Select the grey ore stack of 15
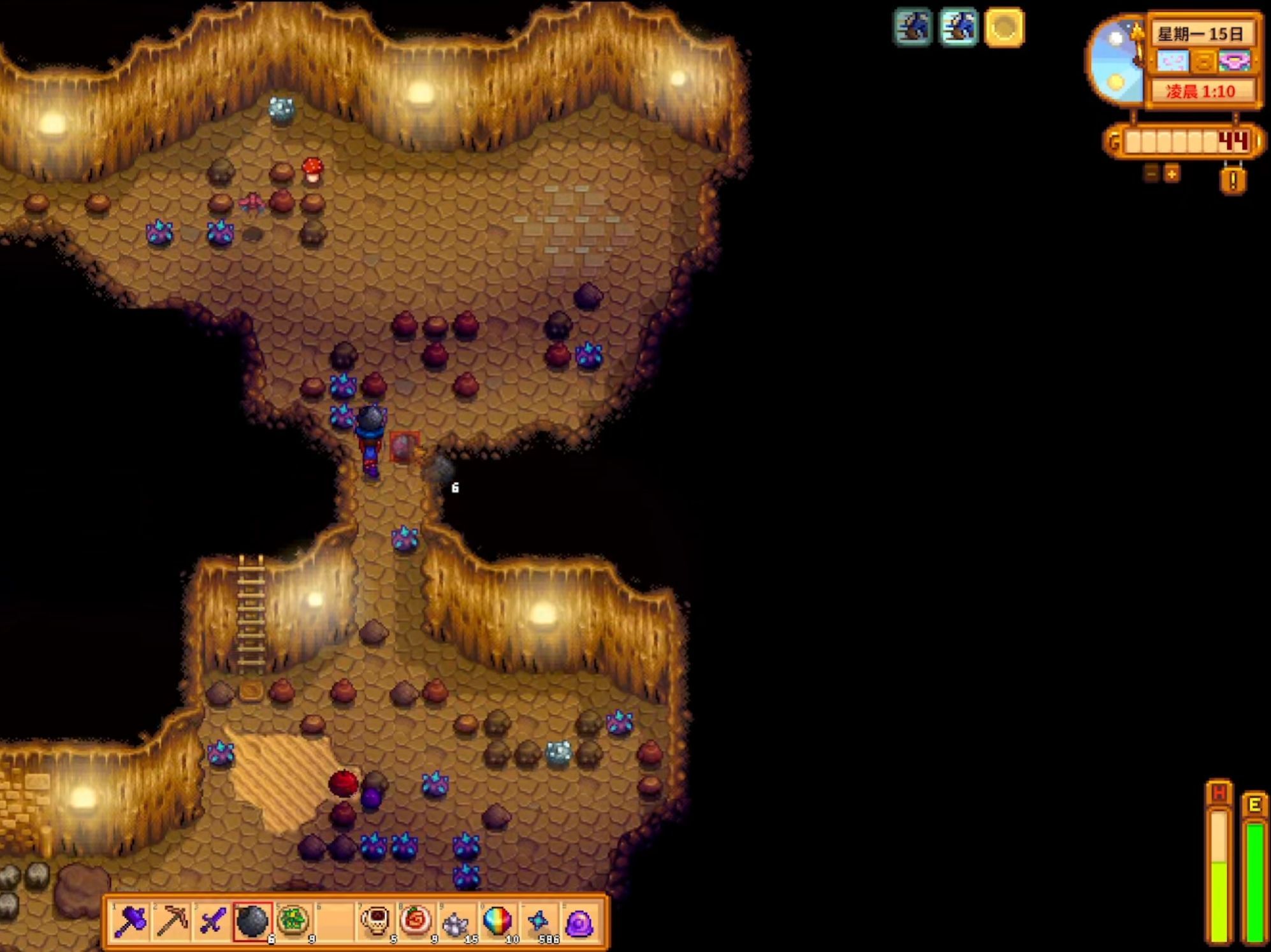 click(x=456, y=922)
